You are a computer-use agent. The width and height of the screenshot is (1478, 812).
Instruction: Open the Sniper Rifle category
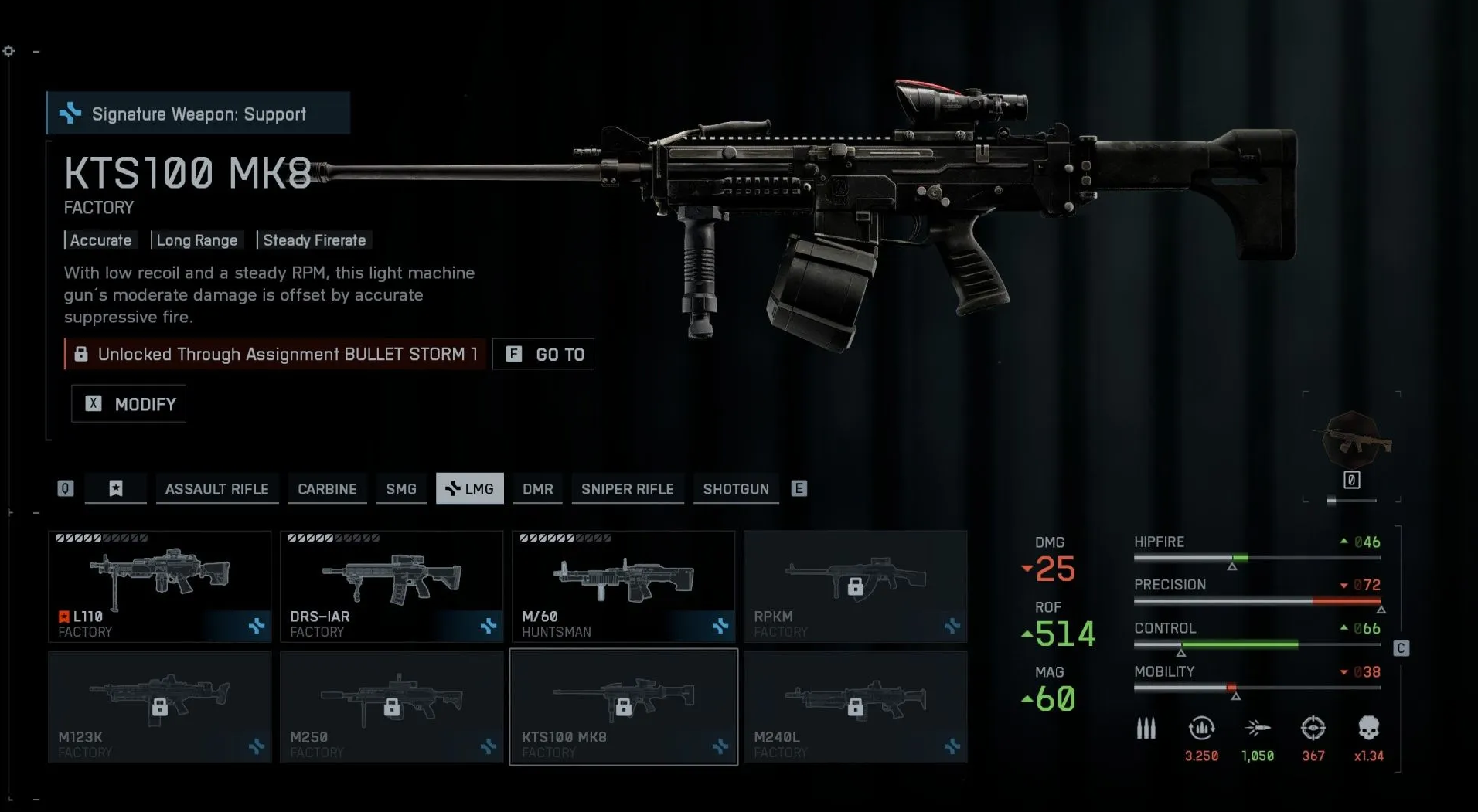click(627, 488)
